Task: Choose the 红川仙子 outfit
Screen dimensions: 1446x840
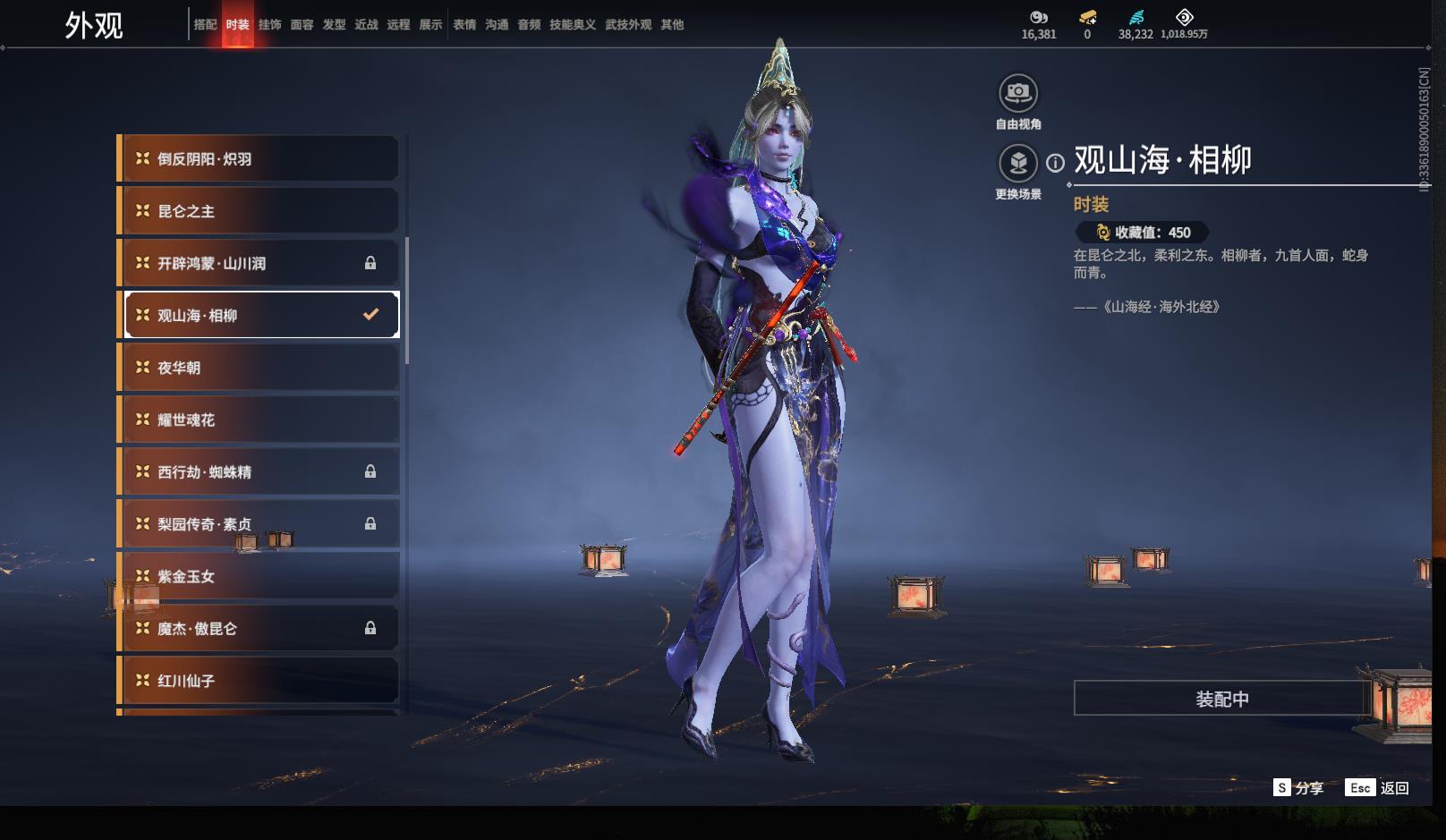Action: (x=259, y=681)
